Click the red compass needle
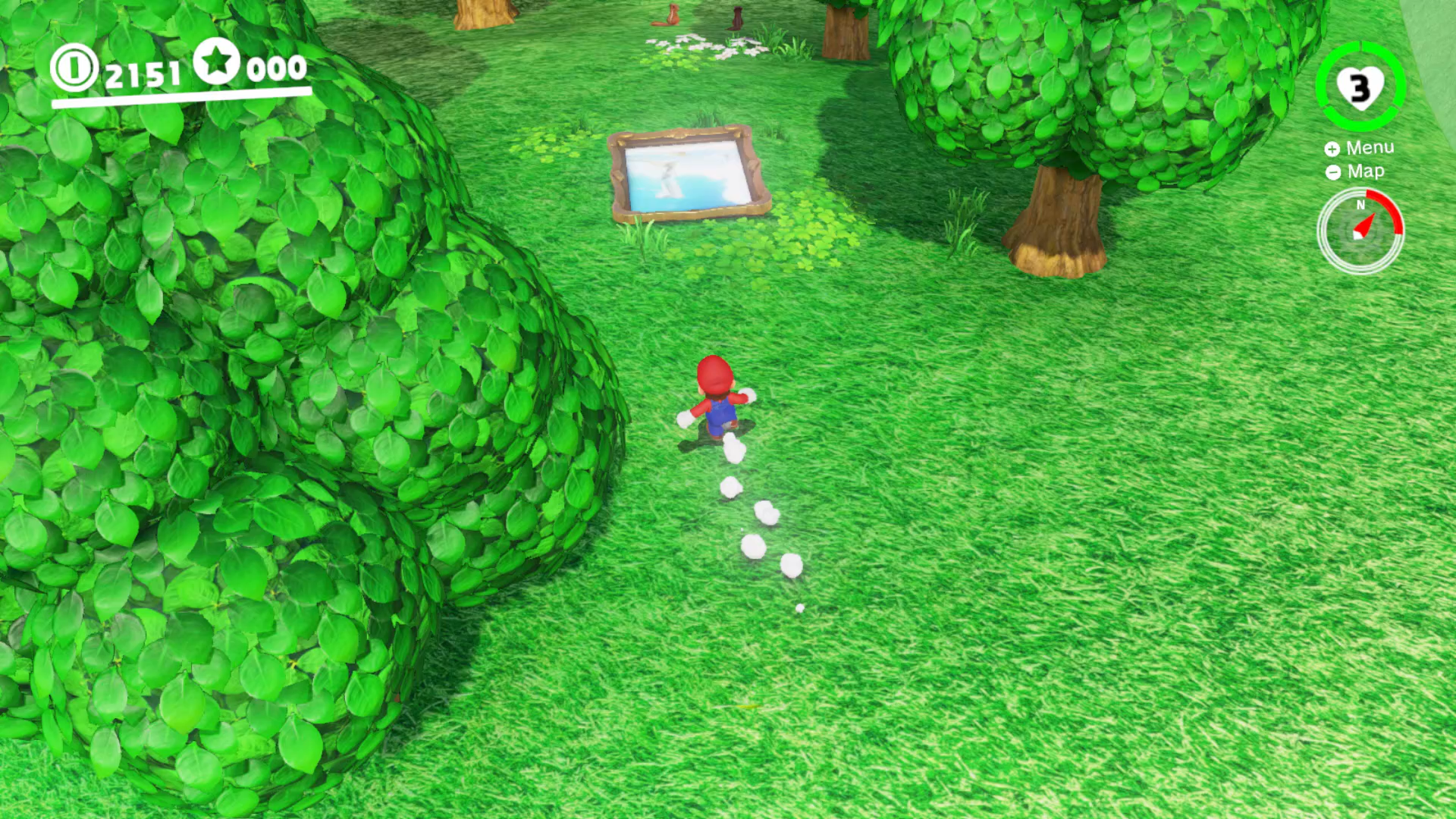1456x819 pixels. [1367, 226]
